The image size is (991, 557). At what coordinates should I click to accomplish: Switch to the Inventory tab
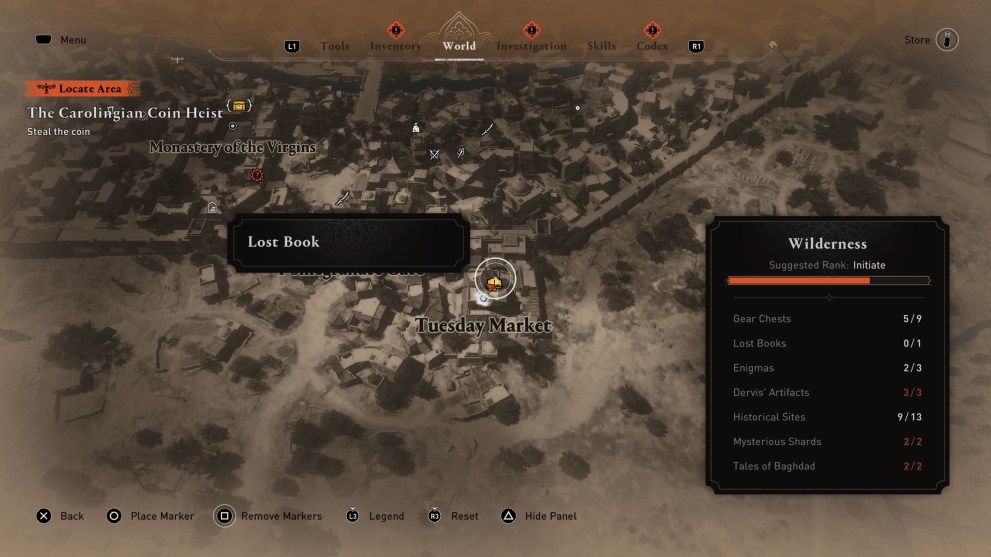(x=395, y=46)
